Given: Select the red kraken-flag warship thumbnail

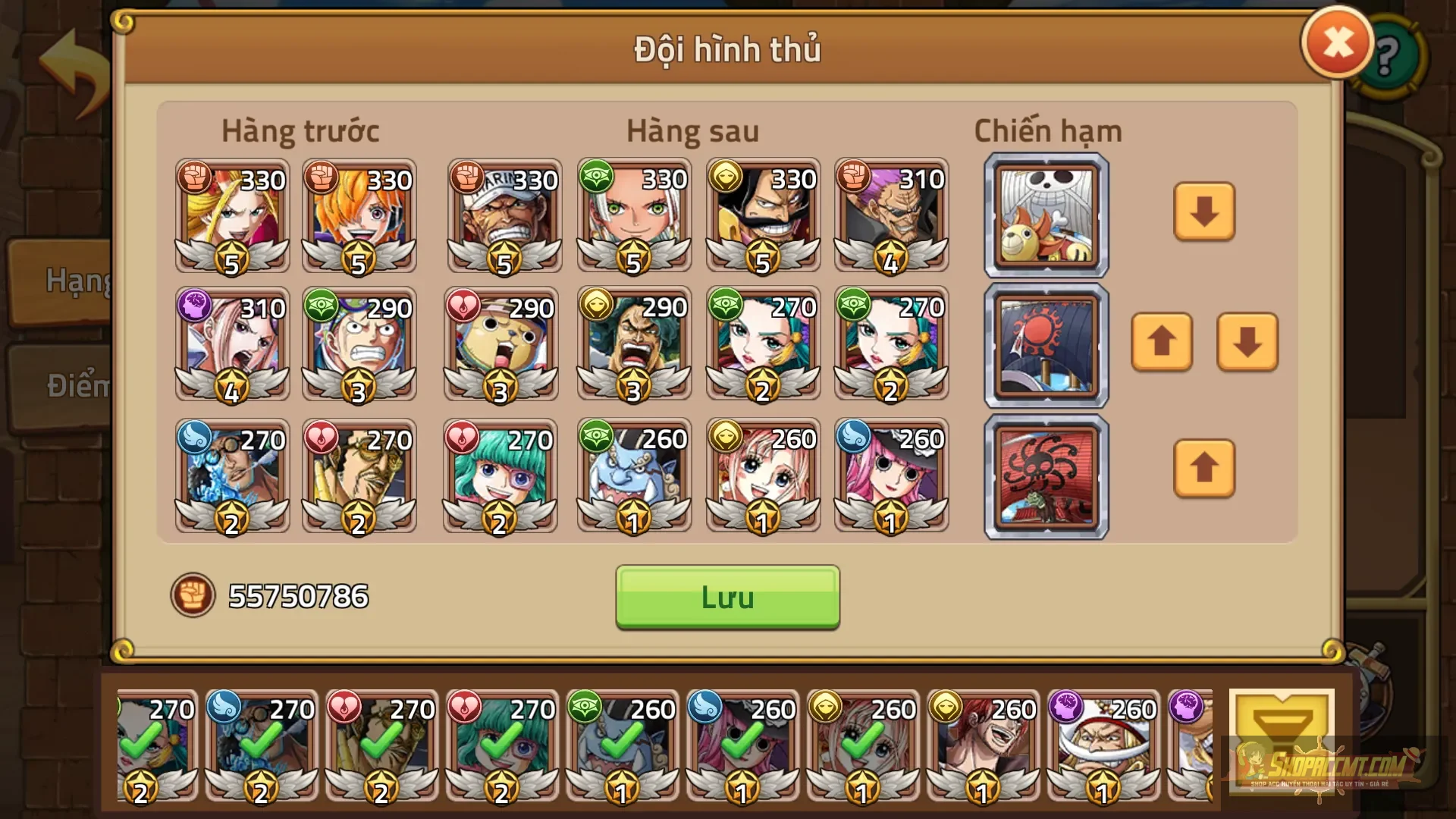Looking at the screenshot, I should [x=1045, y=476].
